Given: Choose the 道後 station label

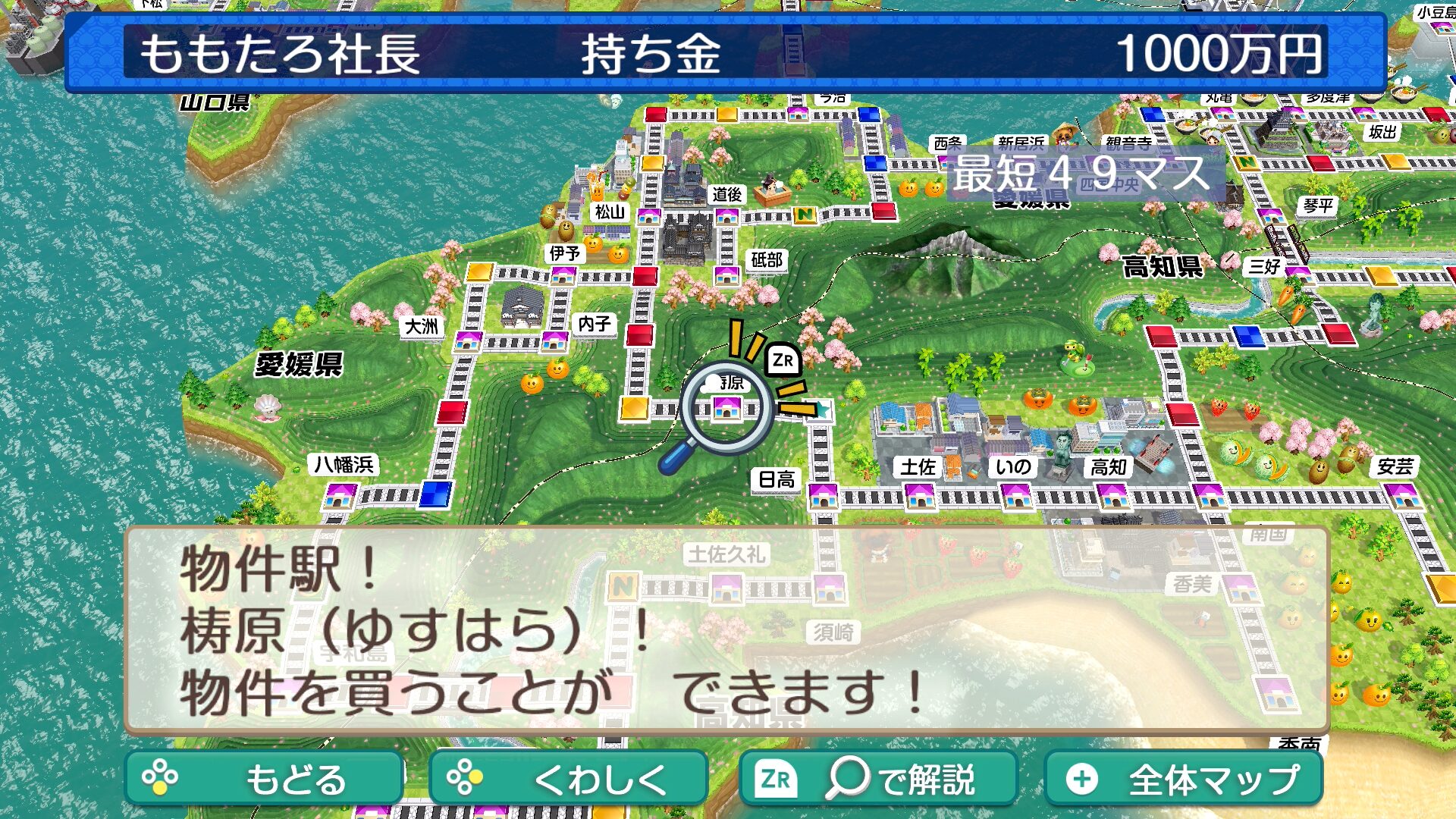Looking at the screenshot, I should [726, 195].
